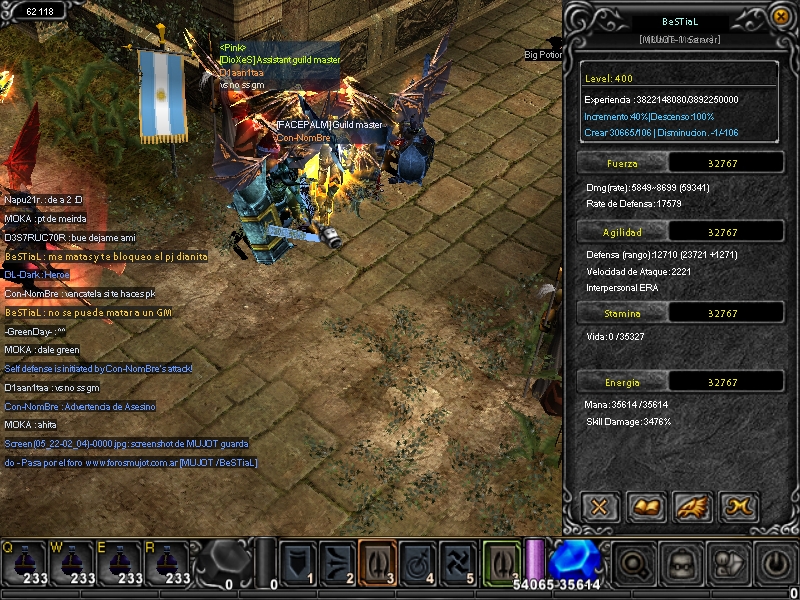This screenshot has width=800, height=600.
Task: Open the quest book button
Action: click(x=647, y=506)
